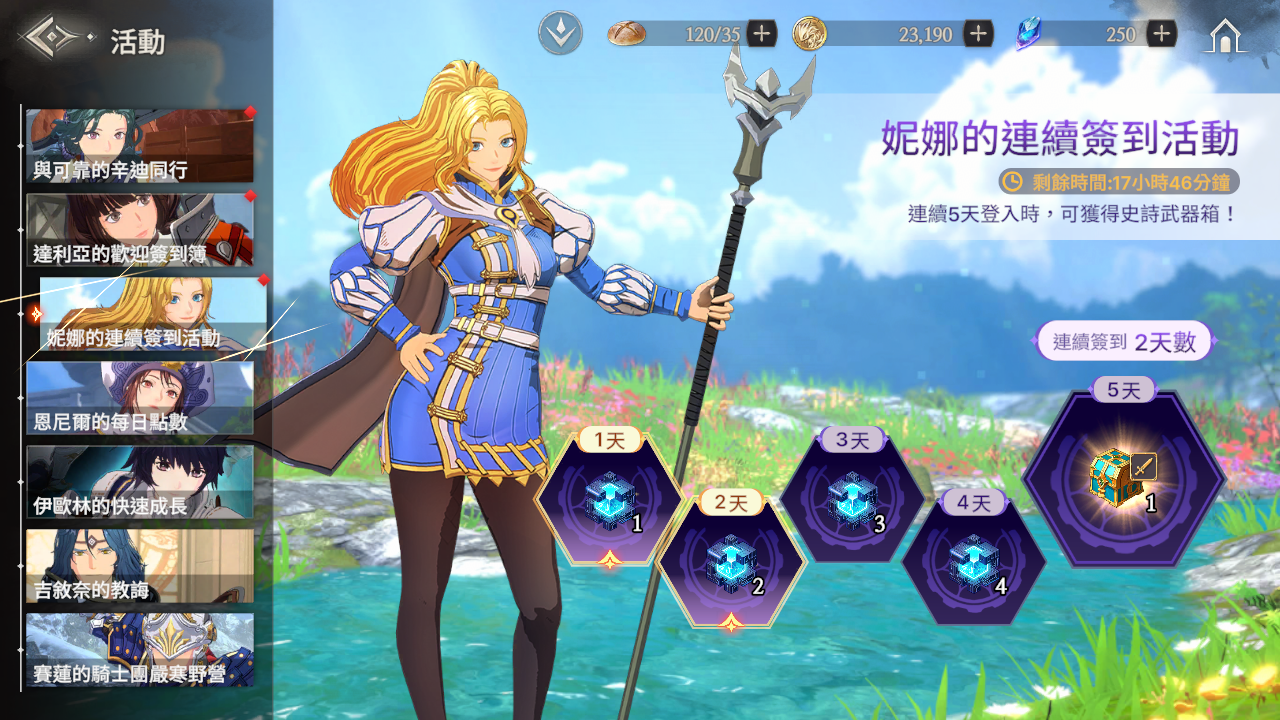1280x720 pixels.
Task: Inspect the 4天 reward cube
Action: (x=974, y=560)
